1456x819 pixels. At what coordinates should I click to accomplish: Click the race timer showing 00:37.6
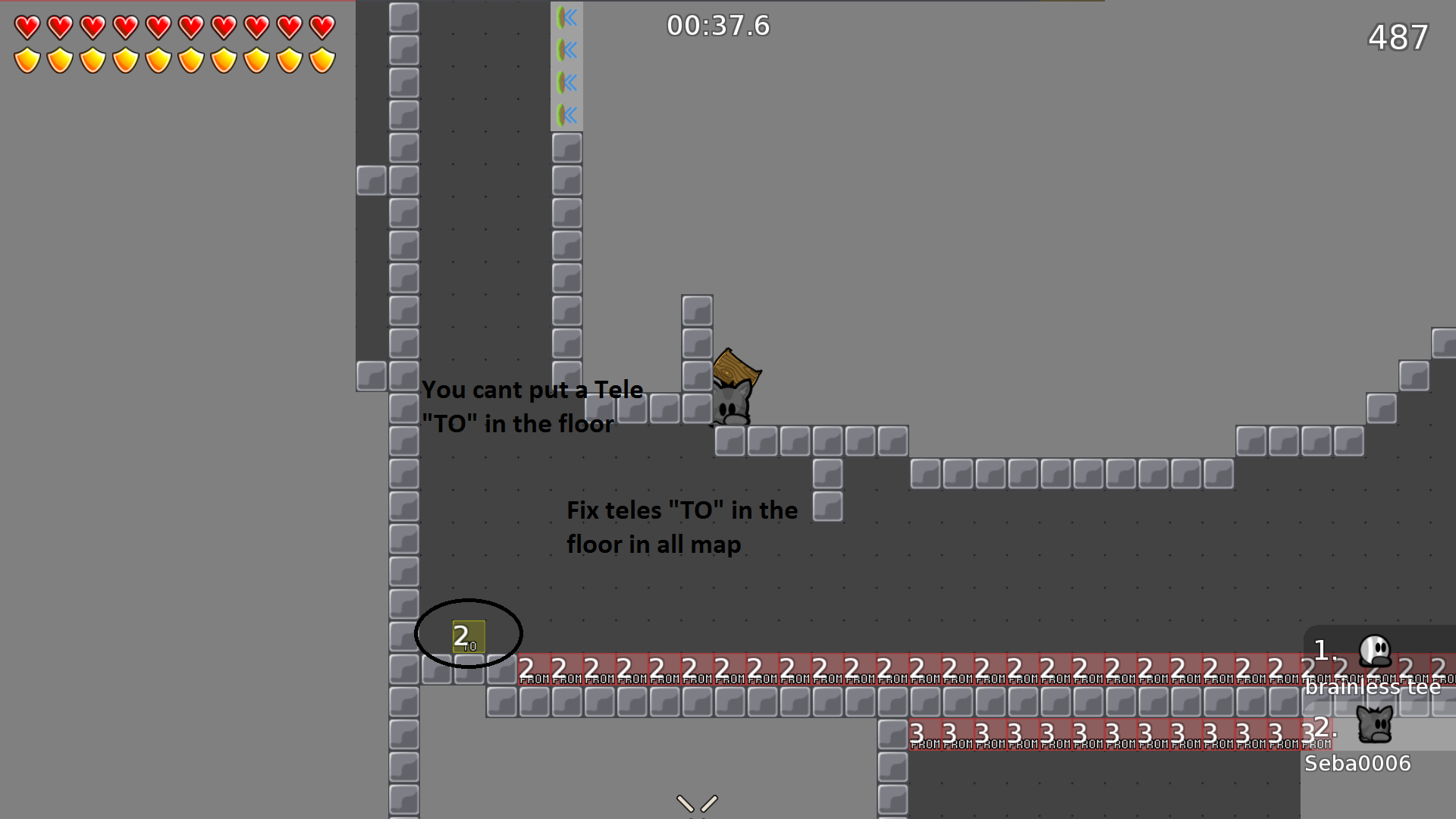(x=718, y=25)
